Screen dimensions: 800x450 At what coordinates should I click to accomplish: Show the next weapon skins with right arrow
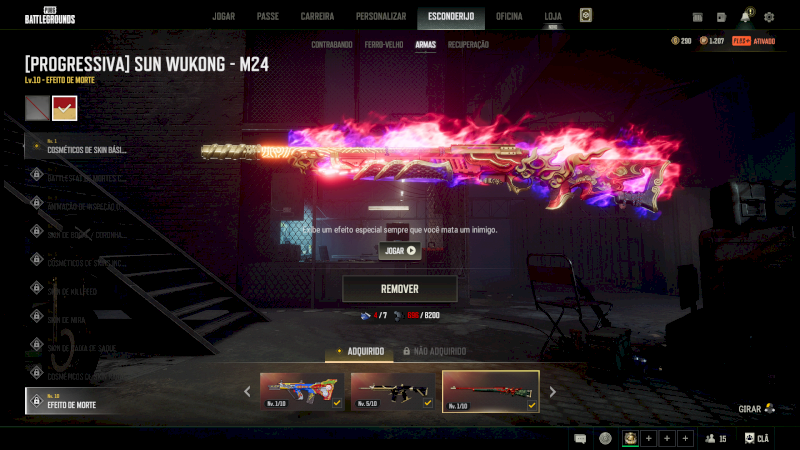pyautogui.click(x=552, y=392)
